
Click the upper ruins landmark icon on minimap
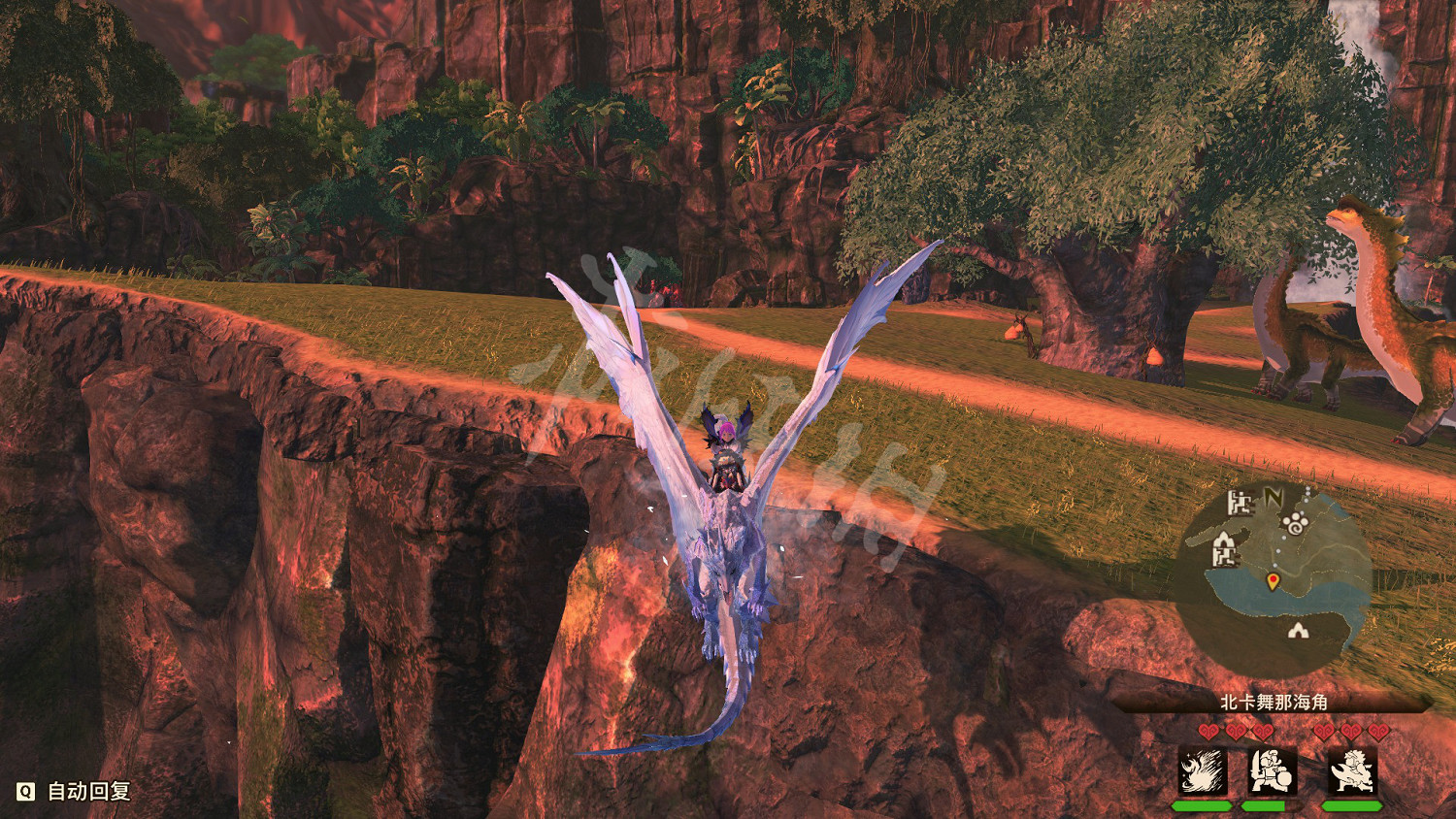(x=1240, y=504)
